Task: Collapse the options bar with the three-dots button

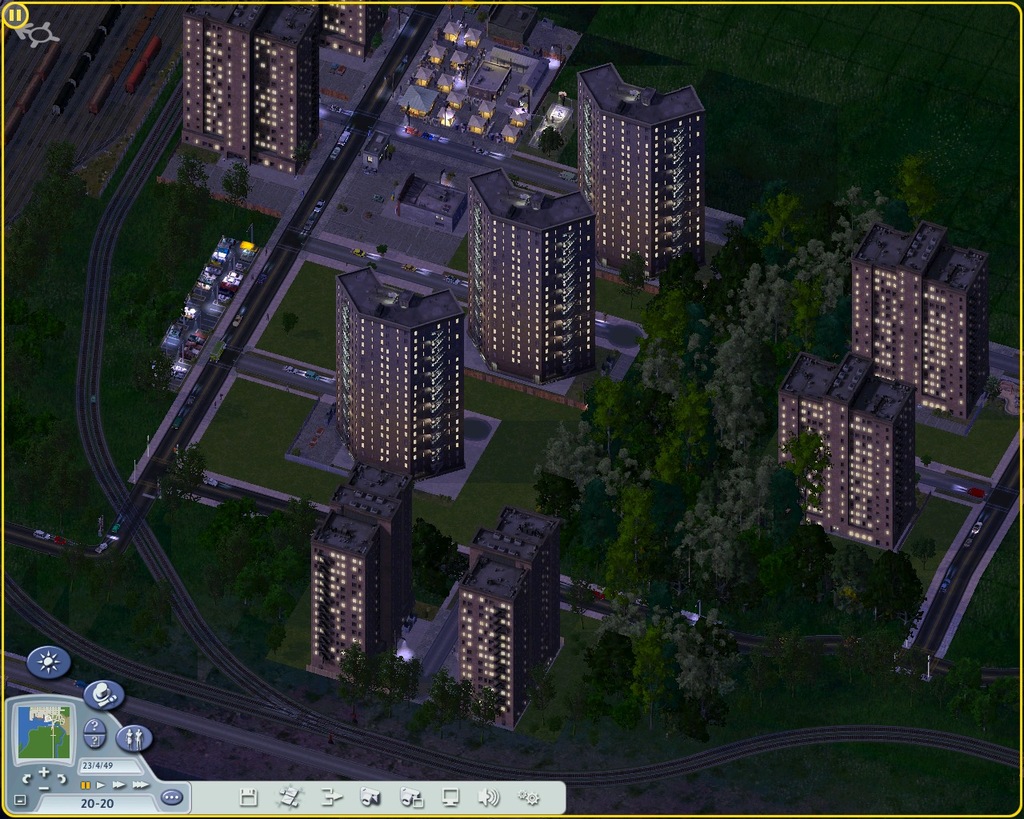Action: [172, 797]
